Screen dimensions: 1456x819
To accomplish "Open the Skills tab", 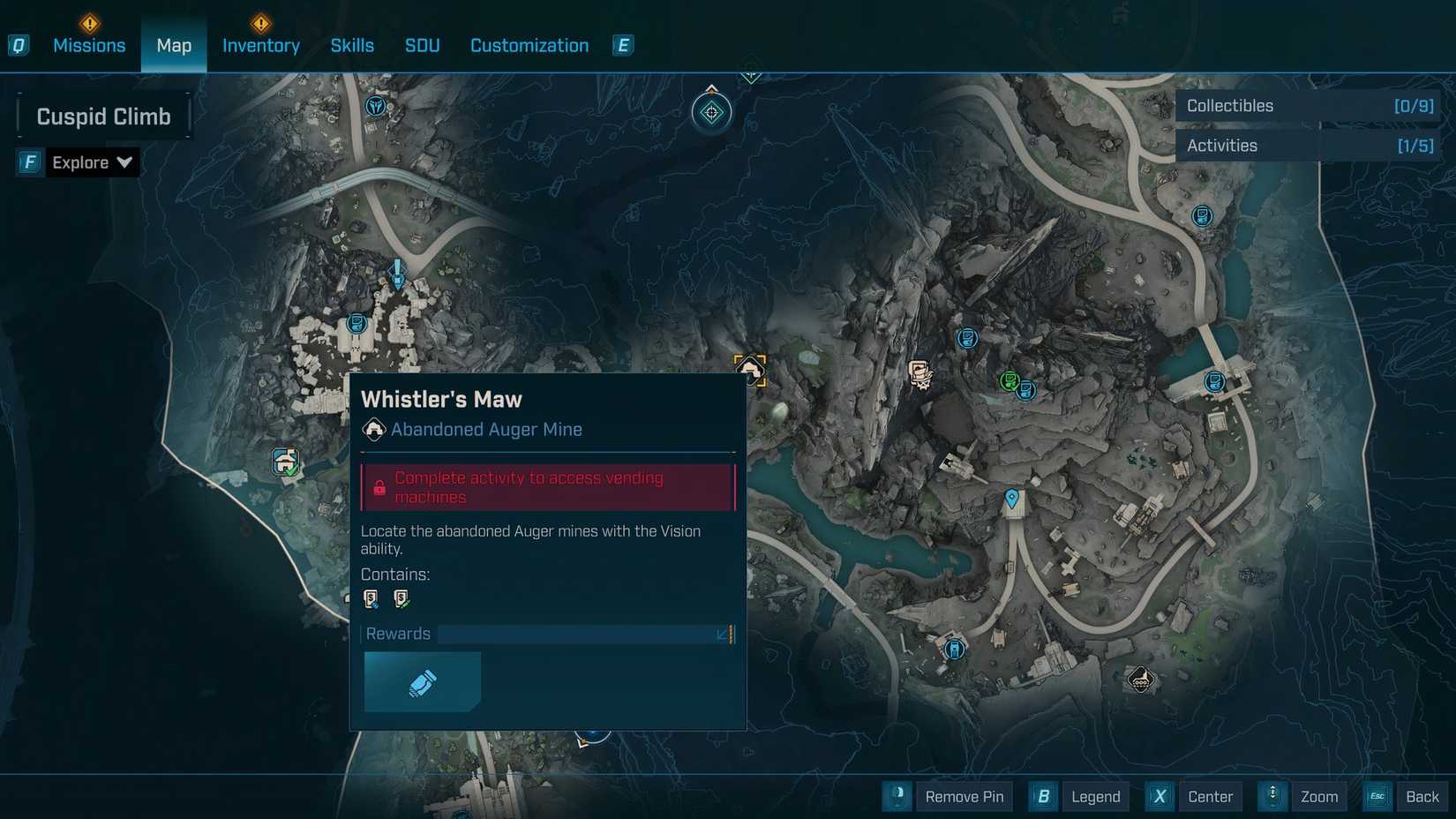I will pyautogui.click(x=352, y=45).
